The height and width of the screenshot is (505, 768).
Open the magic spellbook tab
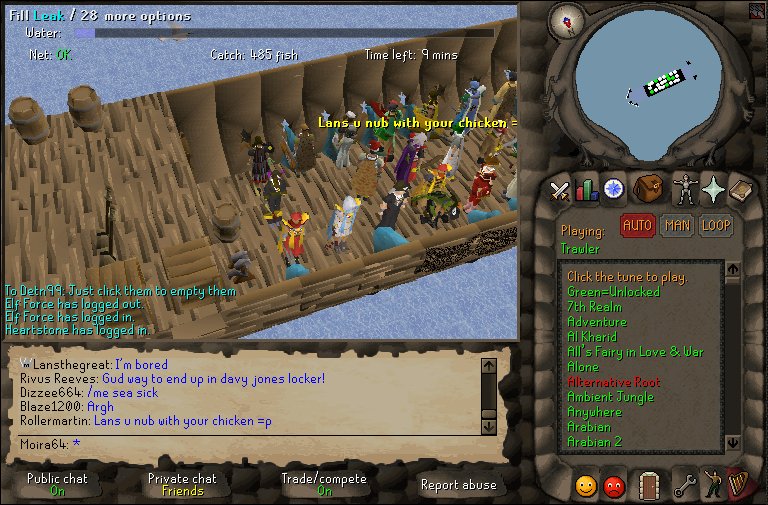point(740,188)
